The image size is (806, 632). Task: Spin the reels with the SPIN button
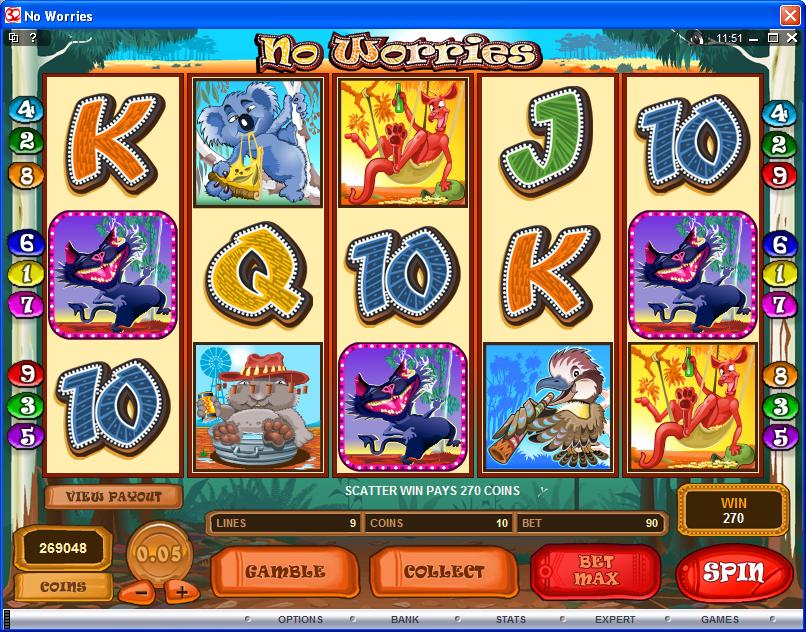734,572
